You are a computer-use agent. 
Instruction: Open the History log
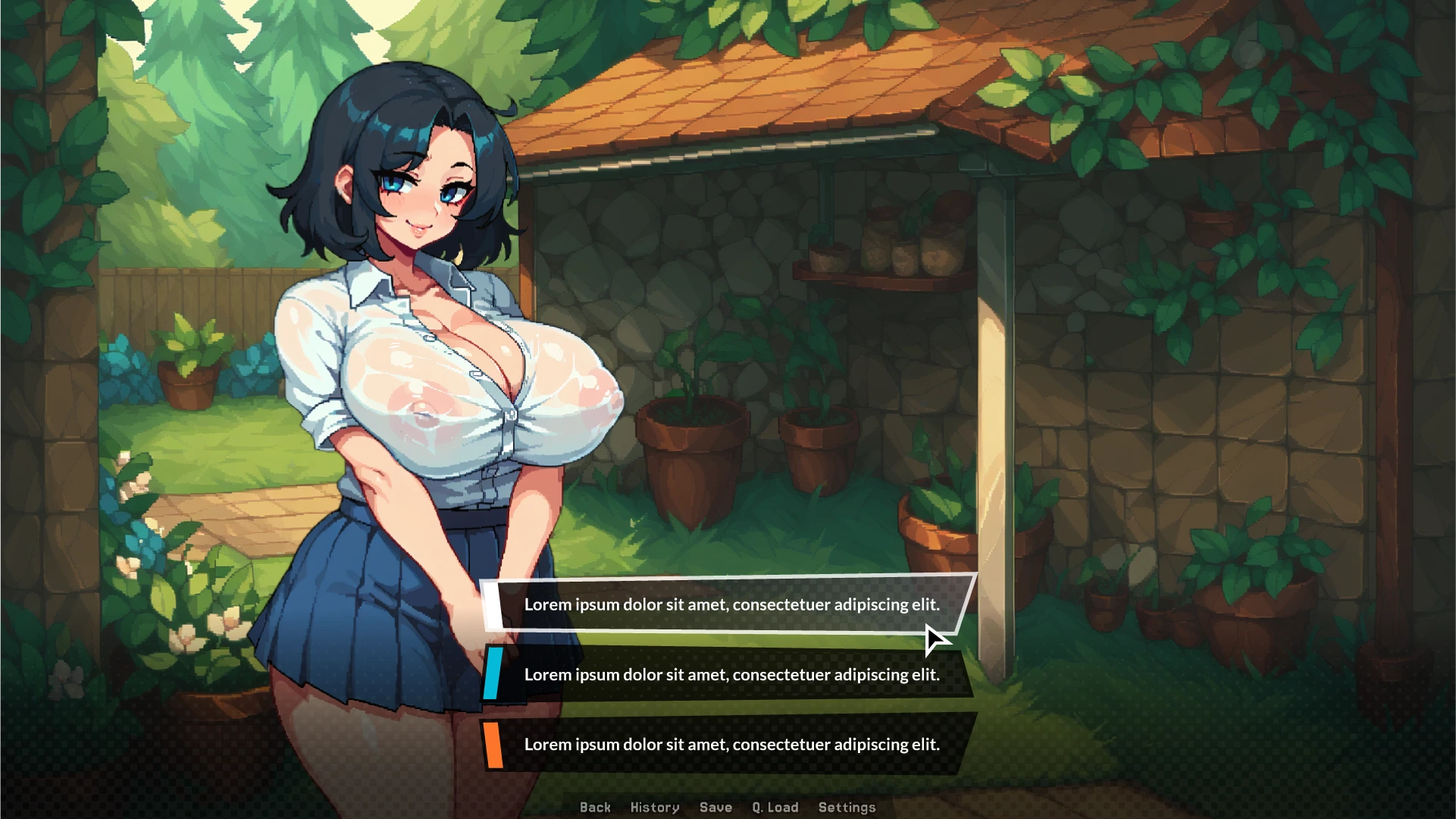tap(655, 807)
